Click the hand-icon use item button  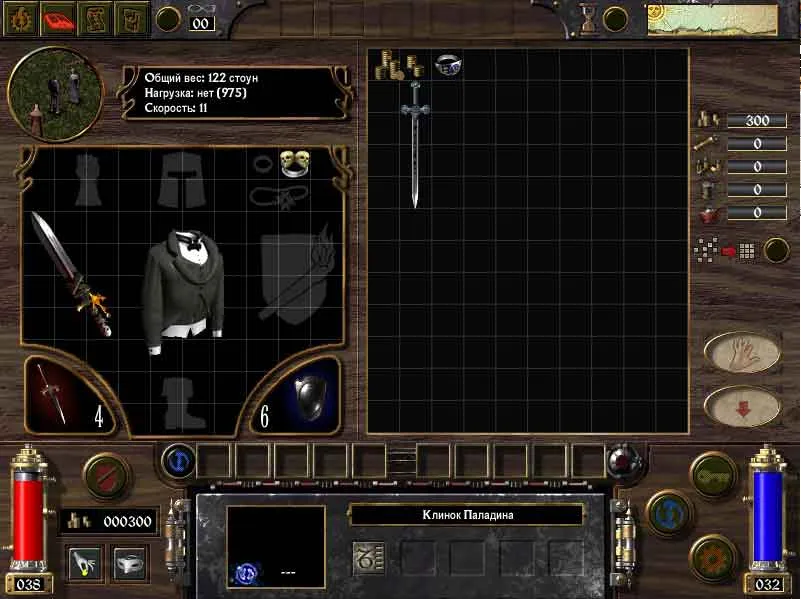(742, 352)
